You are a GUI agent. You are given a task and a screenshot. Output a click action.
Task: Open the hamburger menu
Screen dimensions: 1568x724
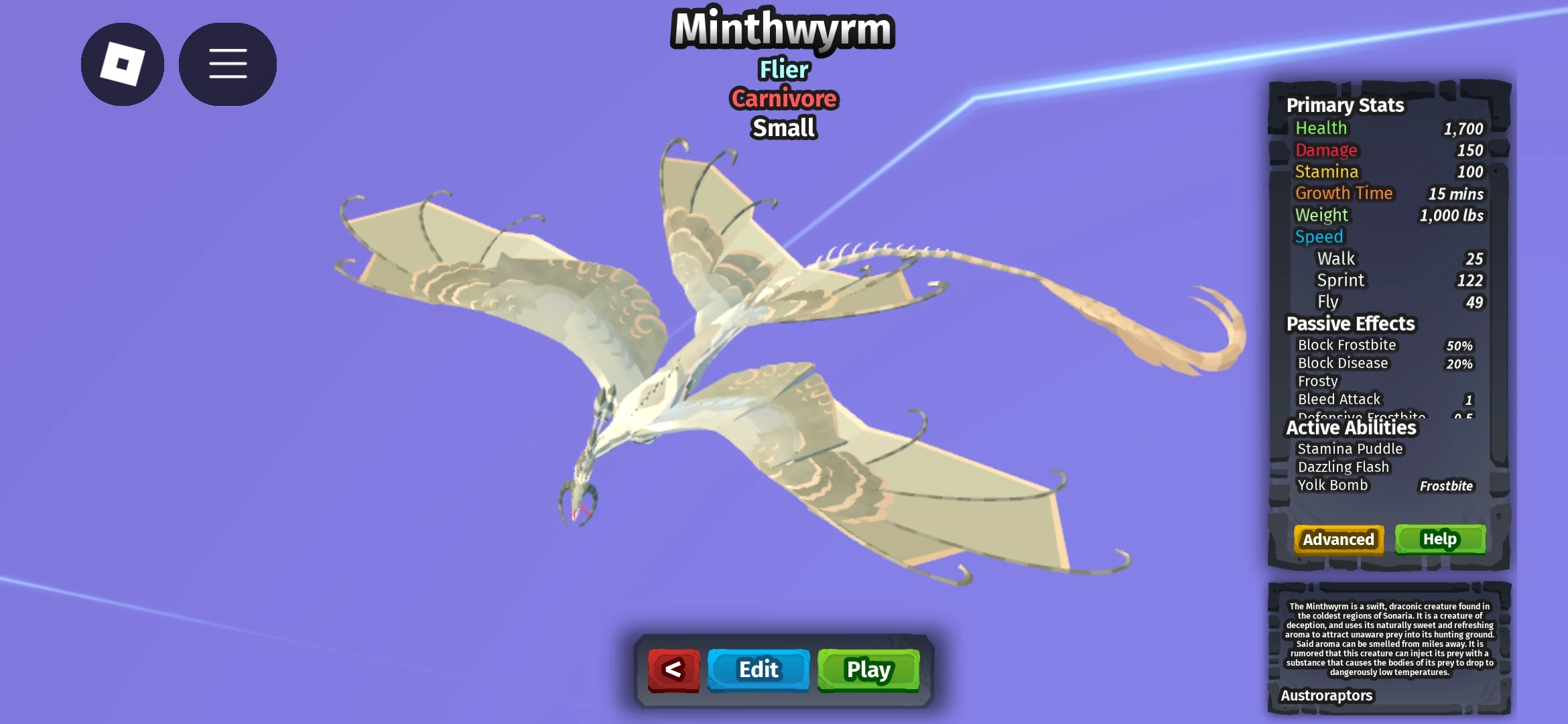coord(227,63)
